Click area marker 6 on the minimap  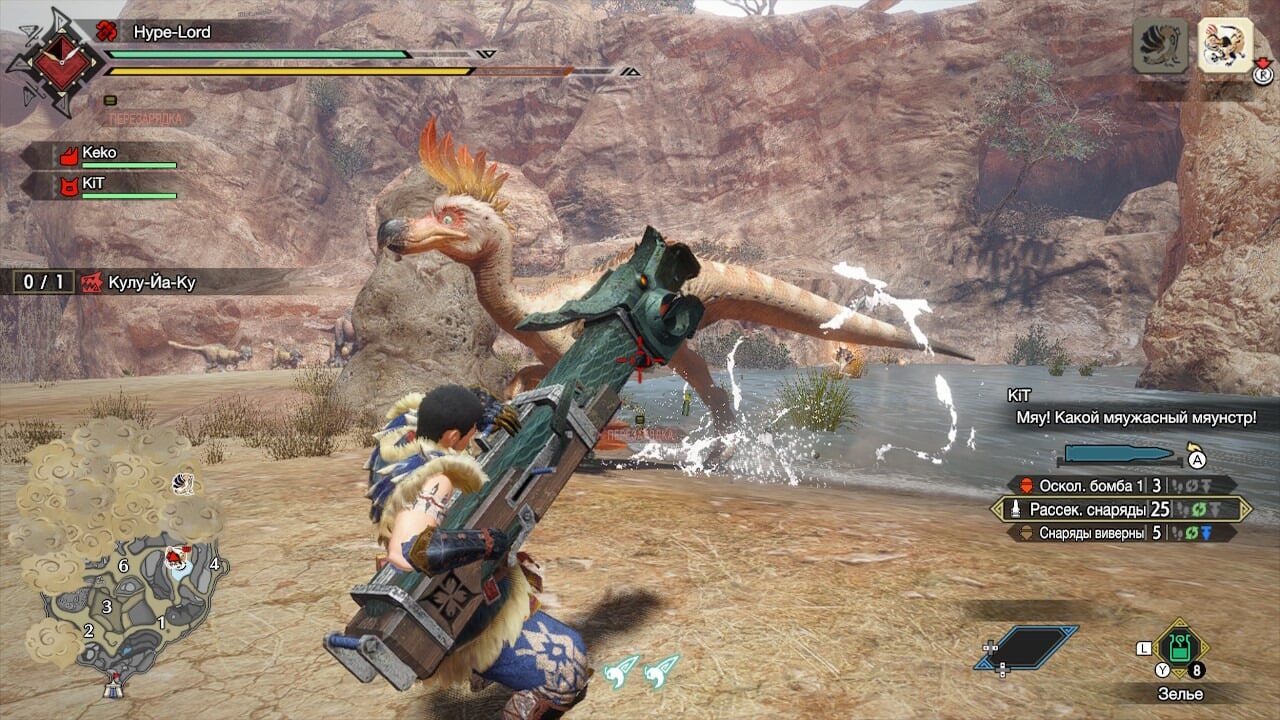pyautogui.click(x=122, y=565)
